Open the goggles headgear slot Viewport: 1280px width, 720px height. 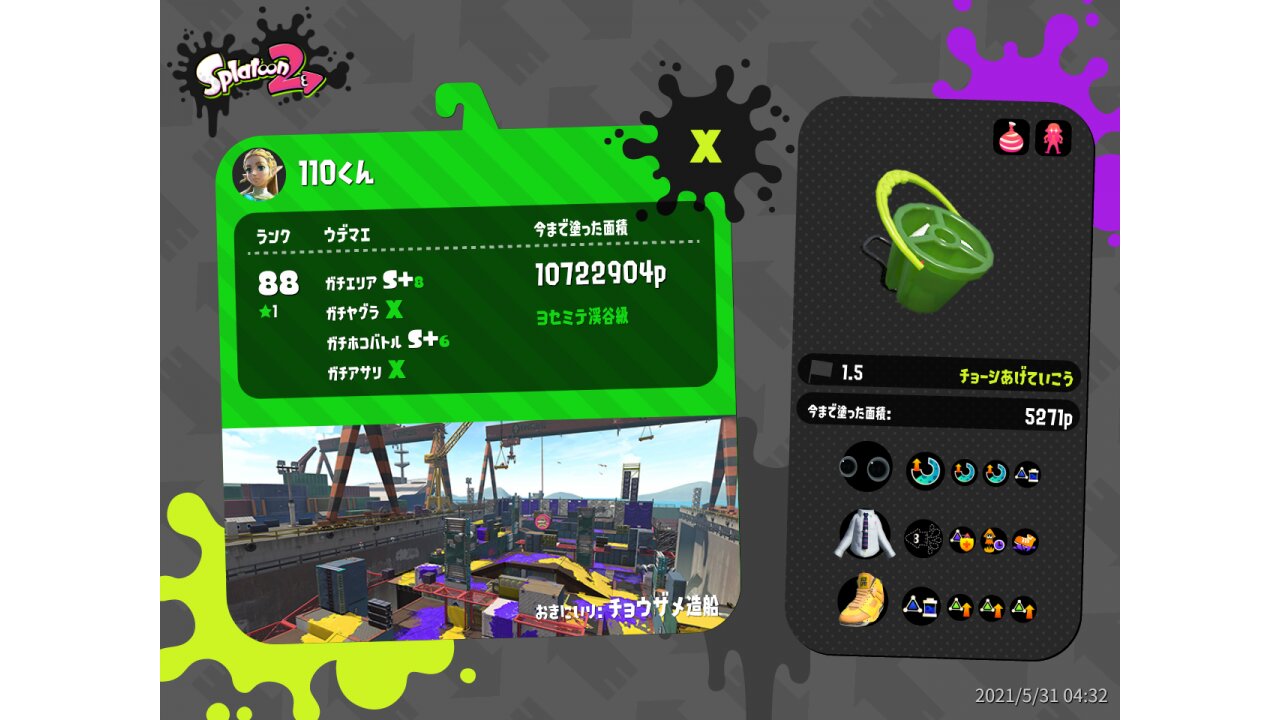[x=866, y=467]
